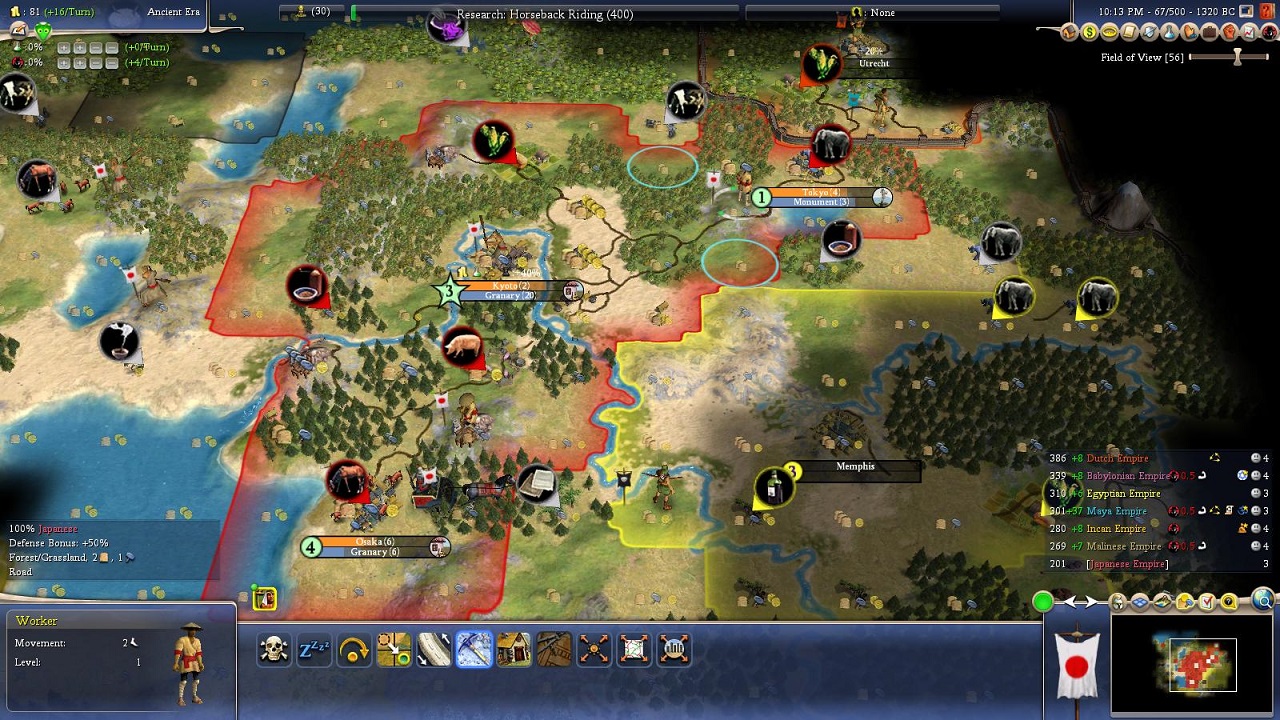Open the Technology advisor flask icon

pyautogui.click(x=1168, y=33)
